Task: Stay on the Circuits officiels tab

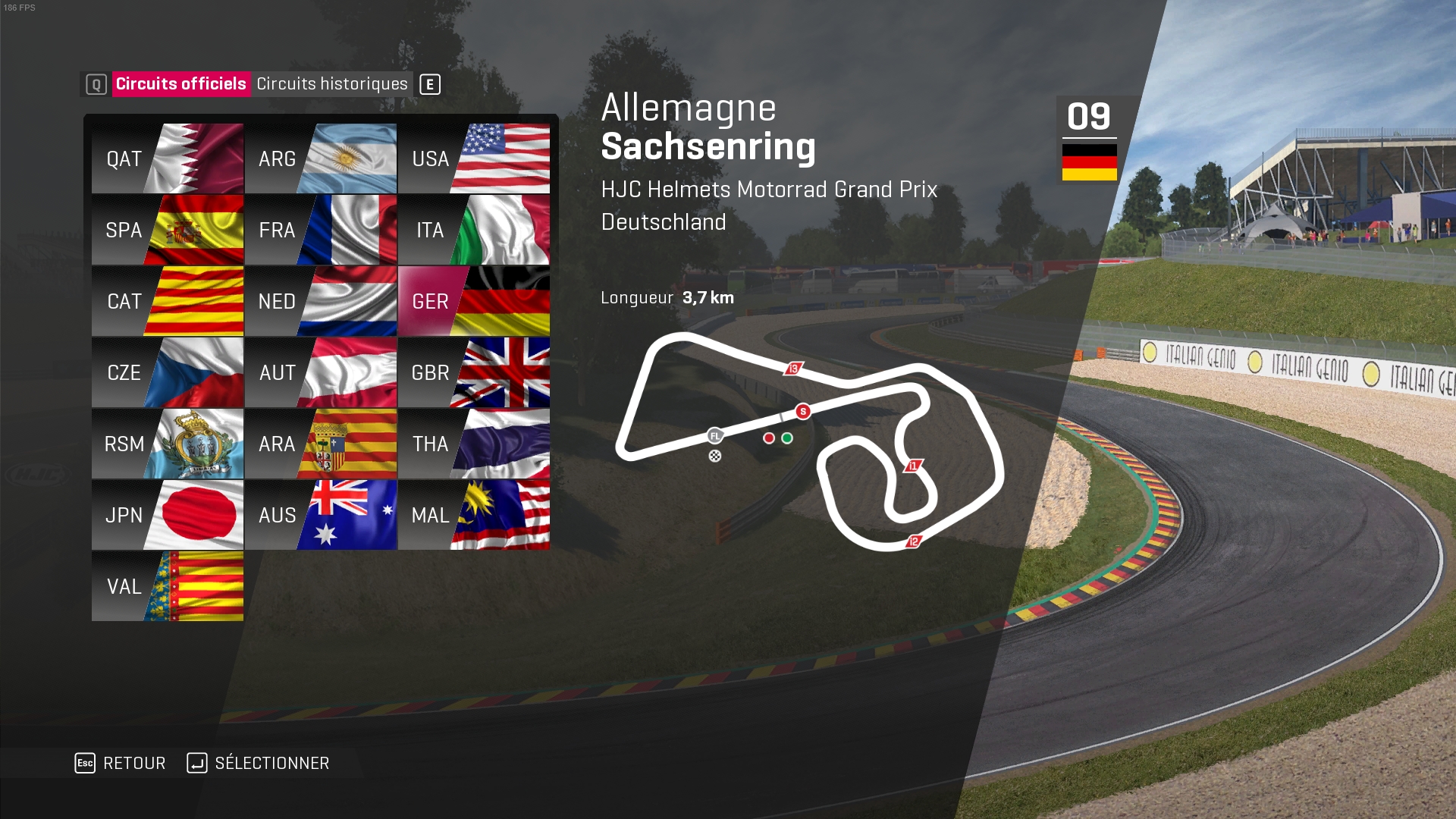Action: (182, 84)
